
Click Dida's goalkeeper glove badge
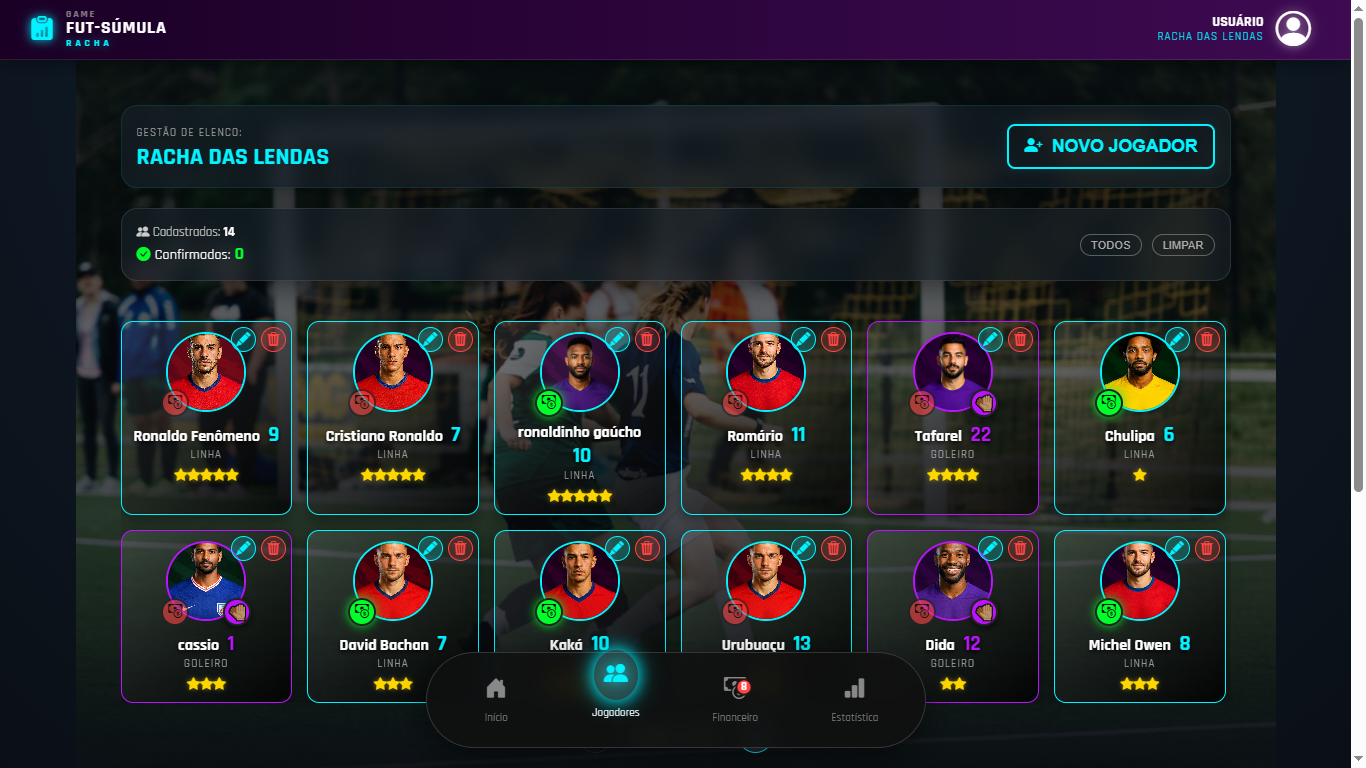[x=984, y=612]
